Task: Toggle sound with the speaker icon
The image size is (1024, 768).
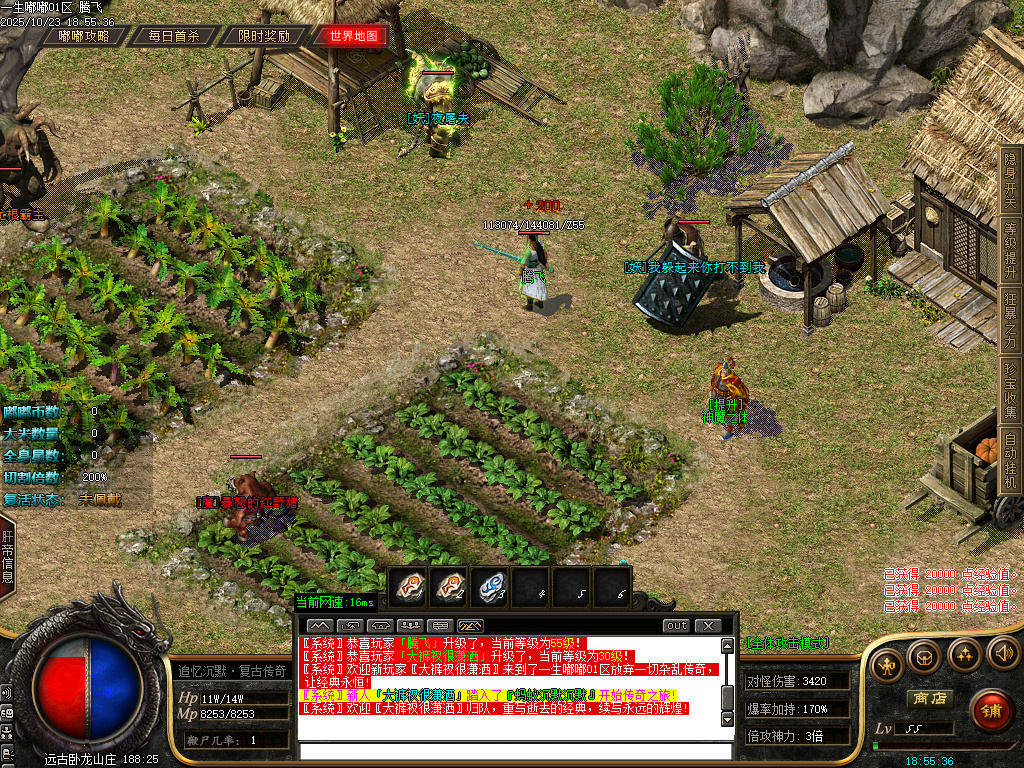Action: tap(1002, 656)
